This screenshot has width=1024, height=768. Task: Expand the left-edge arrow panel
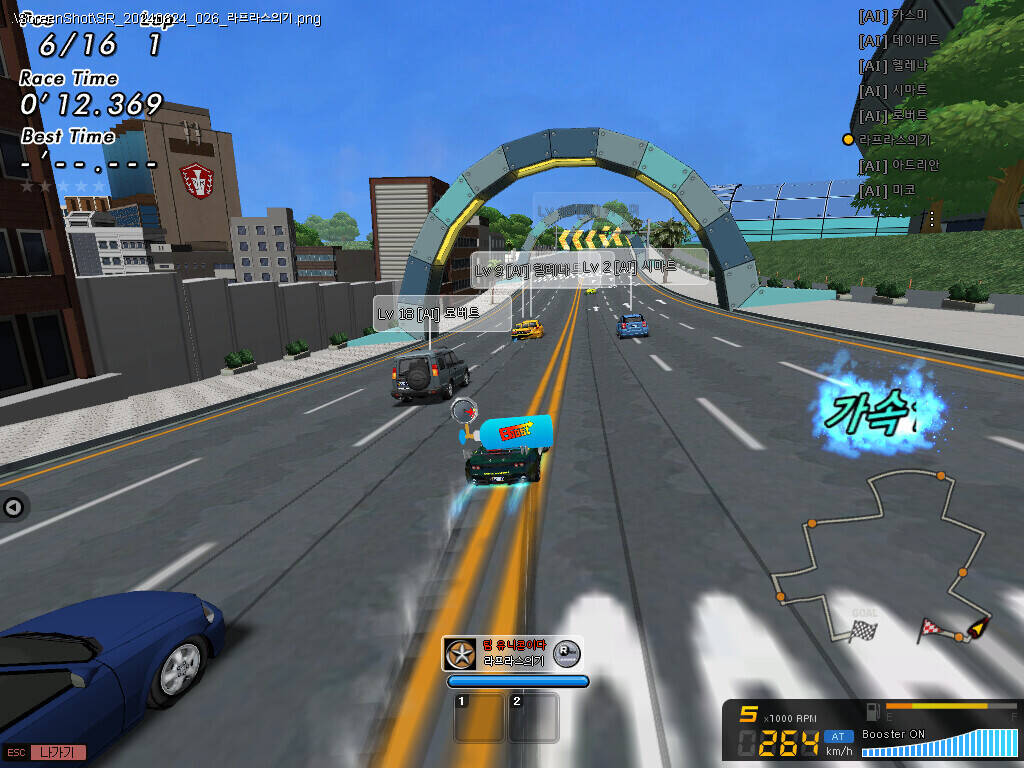tap(13, 508)
